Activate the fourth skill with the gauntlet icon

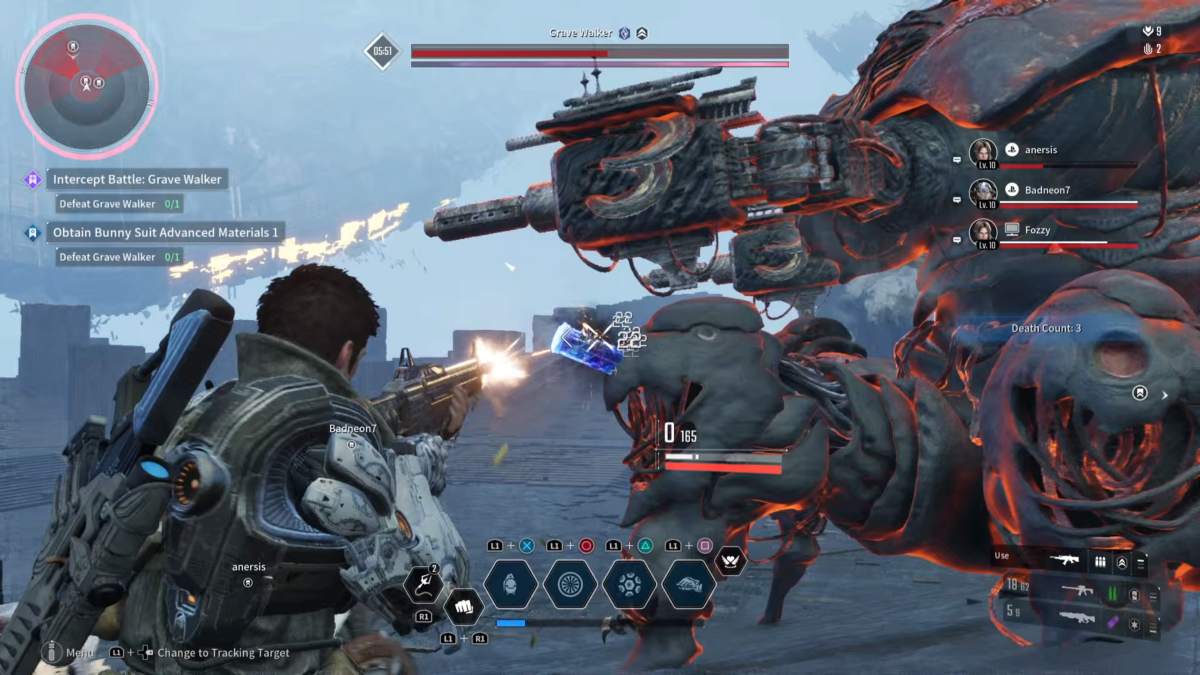click(x=688, y=584)
